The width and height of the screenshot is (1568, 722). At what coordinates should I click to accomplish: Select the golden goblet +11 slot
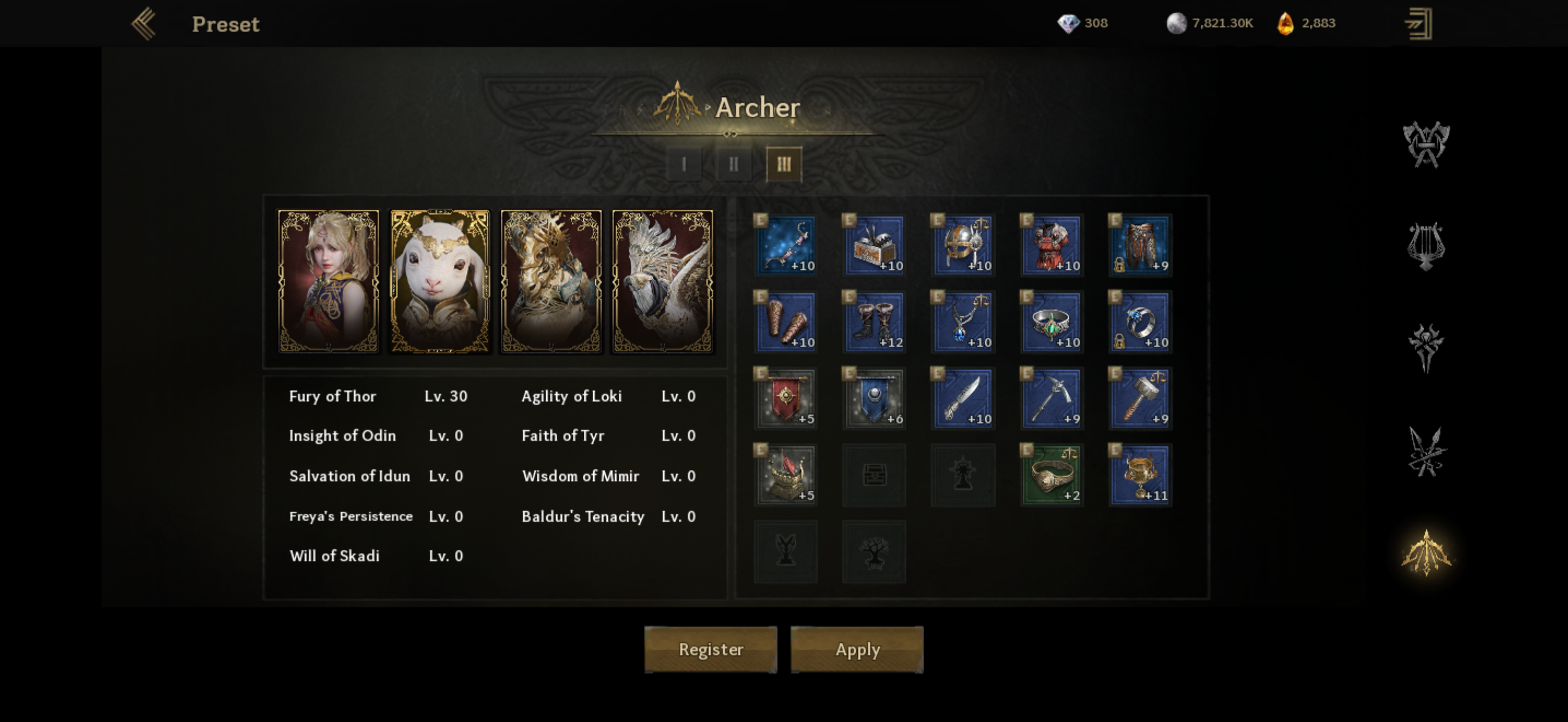click(1140, 475)
